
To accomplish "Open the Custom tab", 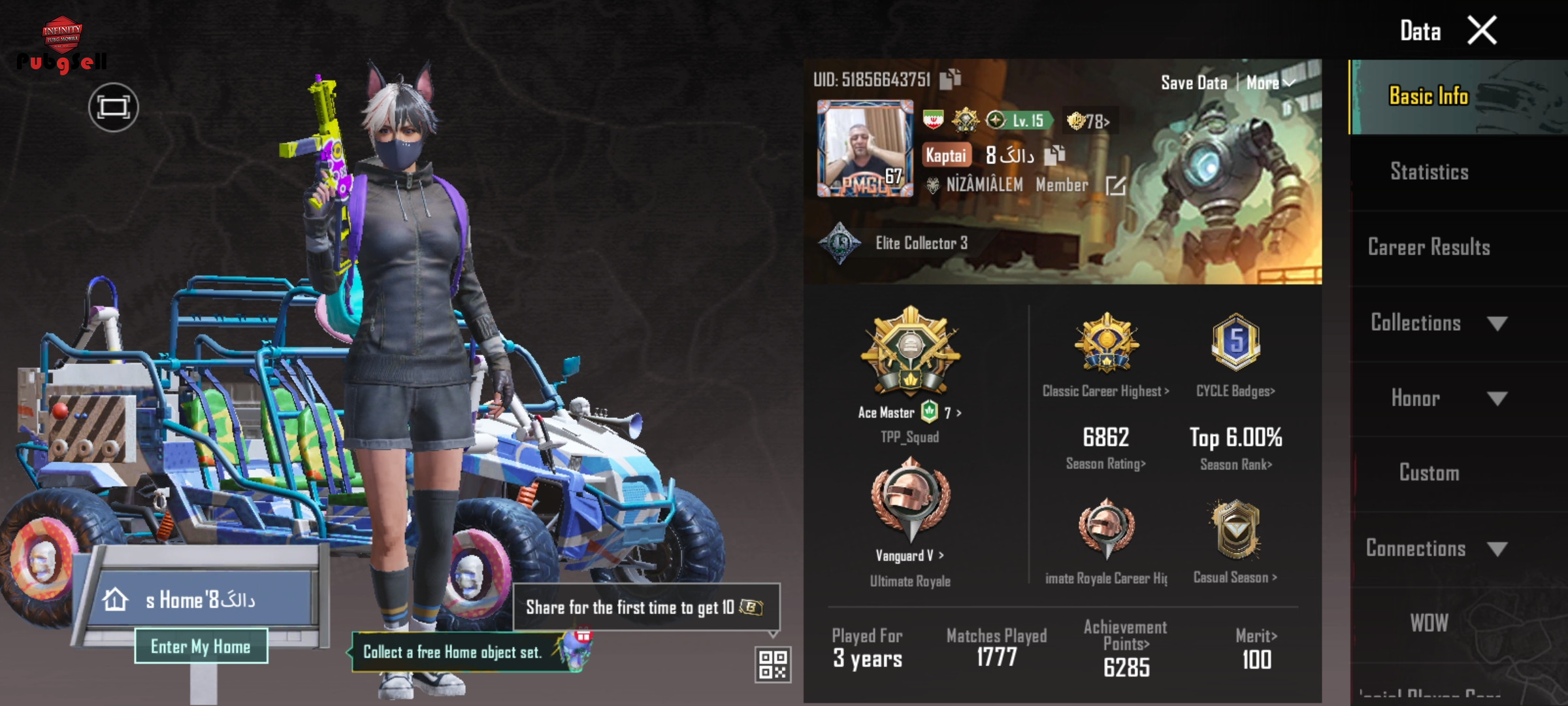I will pyautogui.click(x=1429, y=473).
